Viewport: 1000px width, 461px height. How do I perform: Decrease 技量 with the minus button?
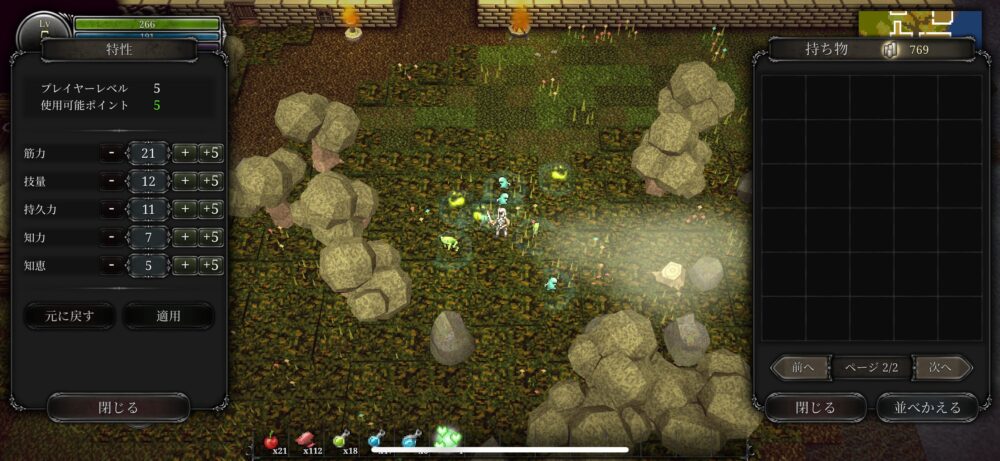112,181
